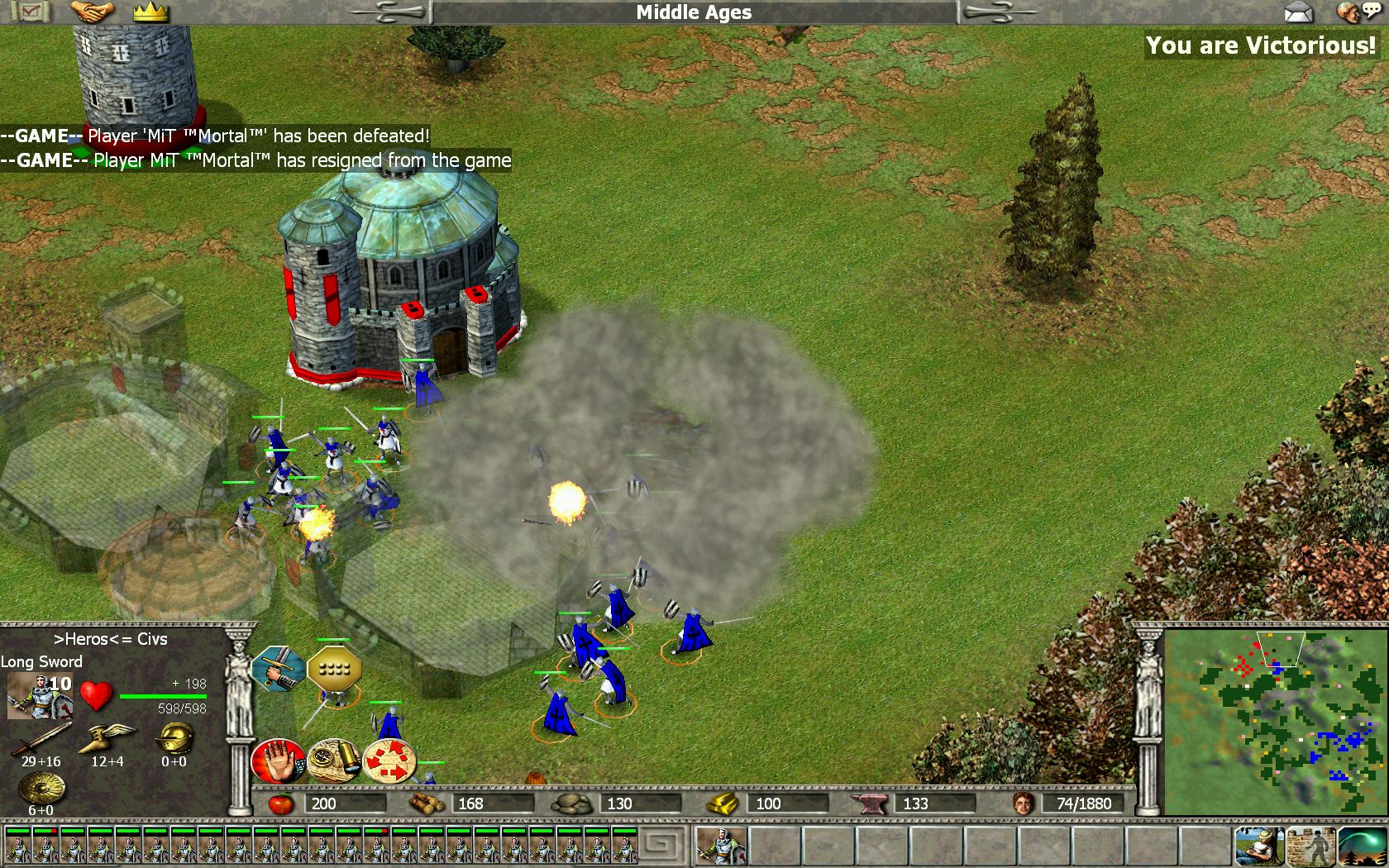
Task: Click the green comet over trees button
Action: pyautogui.click(x=1362, y=846)
